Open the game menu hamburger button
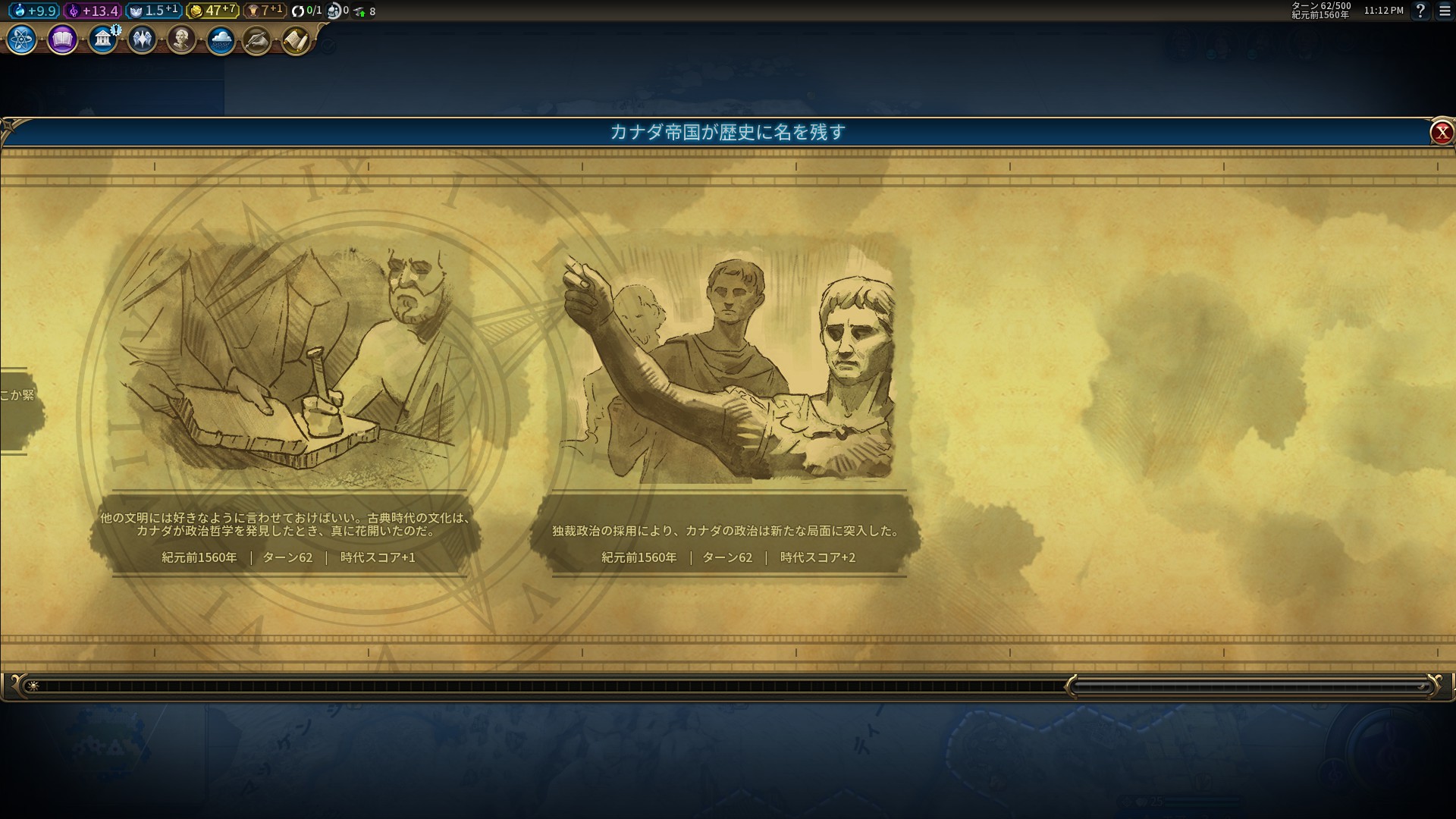This screenshot has height=819, width=1456. 1445,11
